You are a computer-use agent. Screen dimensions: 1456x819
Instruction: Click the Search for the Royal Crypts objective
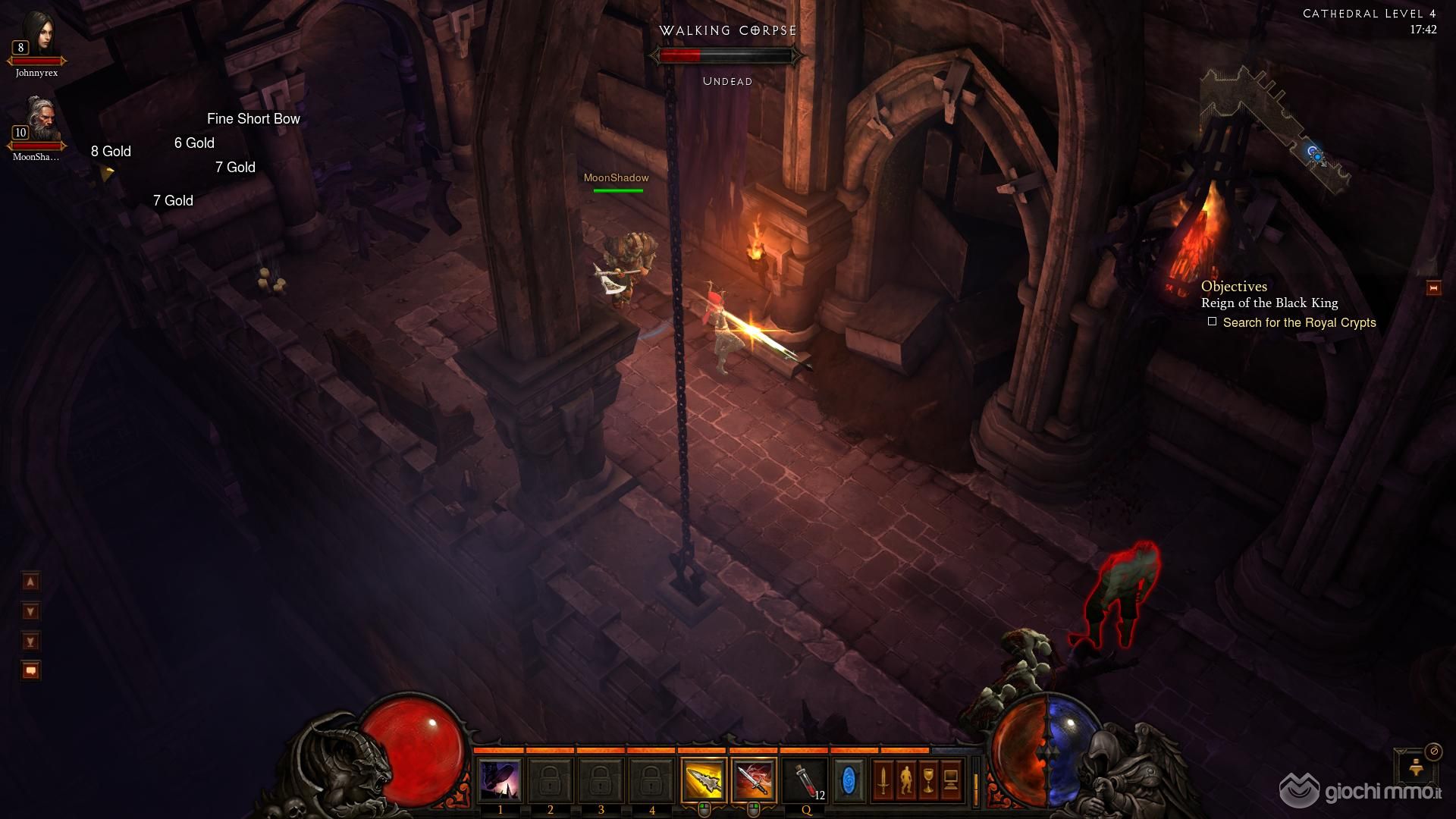pos(1298,323)
